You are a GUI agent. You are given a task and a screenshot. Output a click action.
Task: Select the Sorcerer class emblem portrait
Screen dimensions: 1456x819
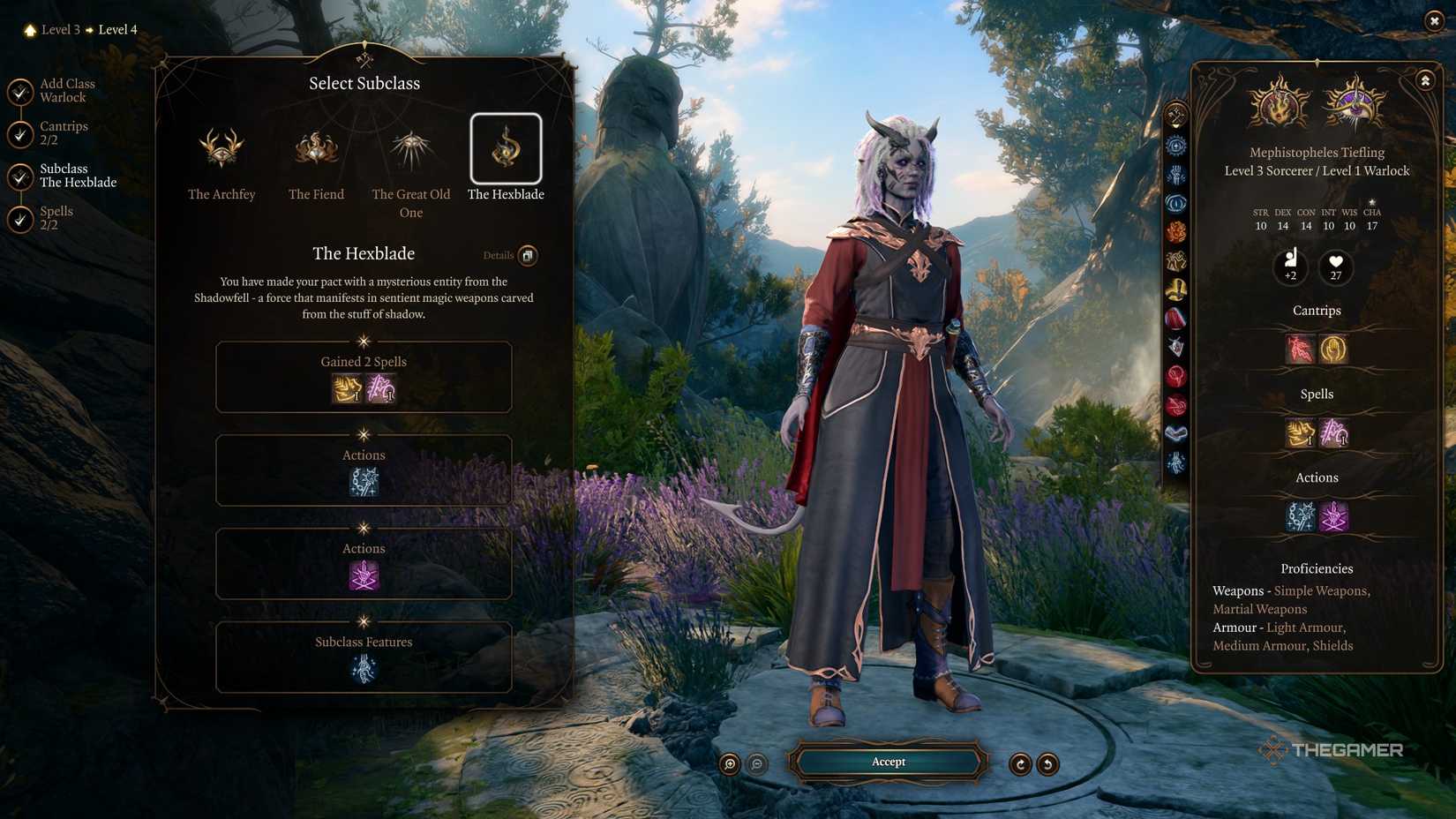(x=1277, y=105)
